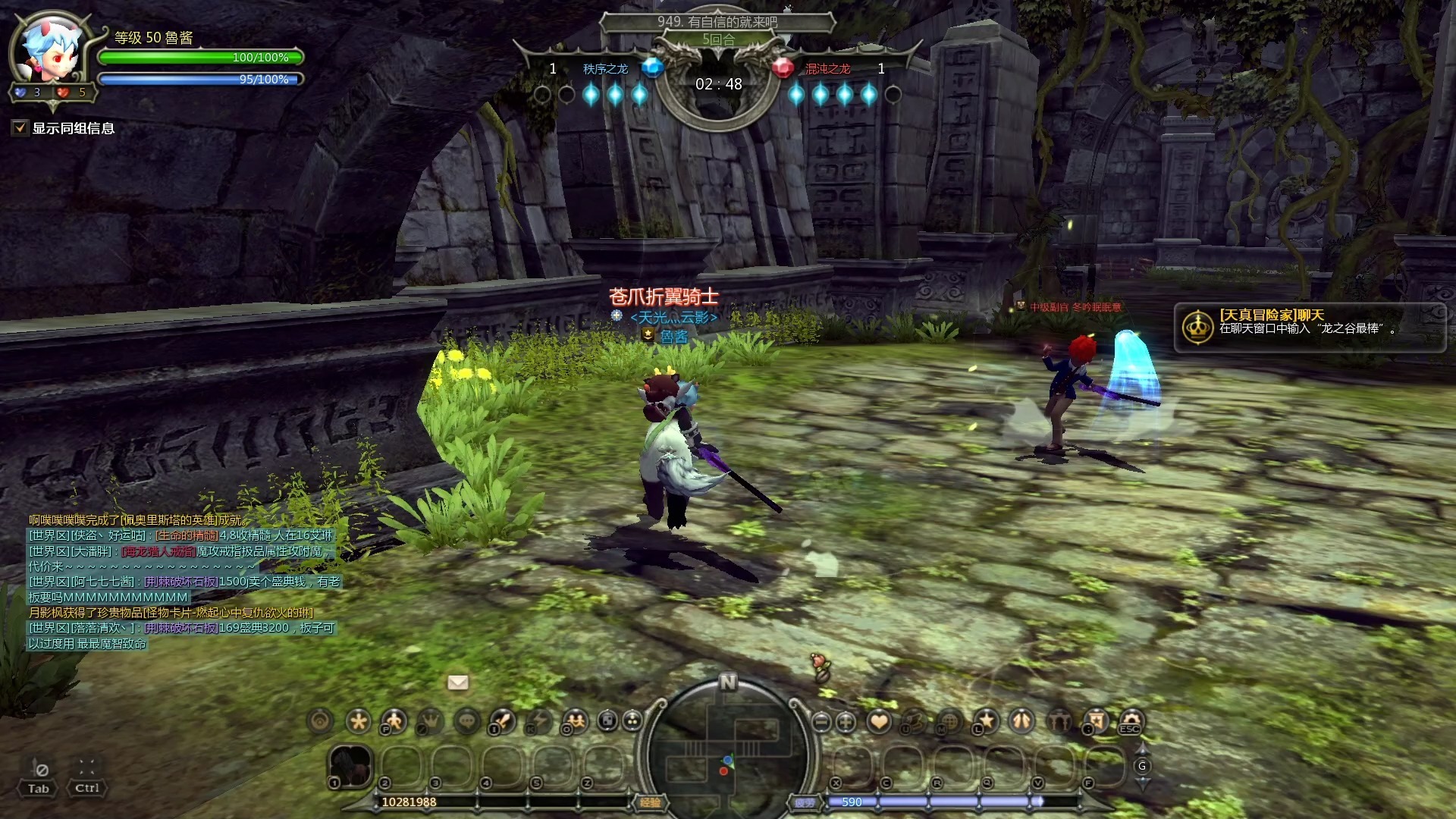Open the mail envelope notification
1456x819 pixels.
point(458,682)
